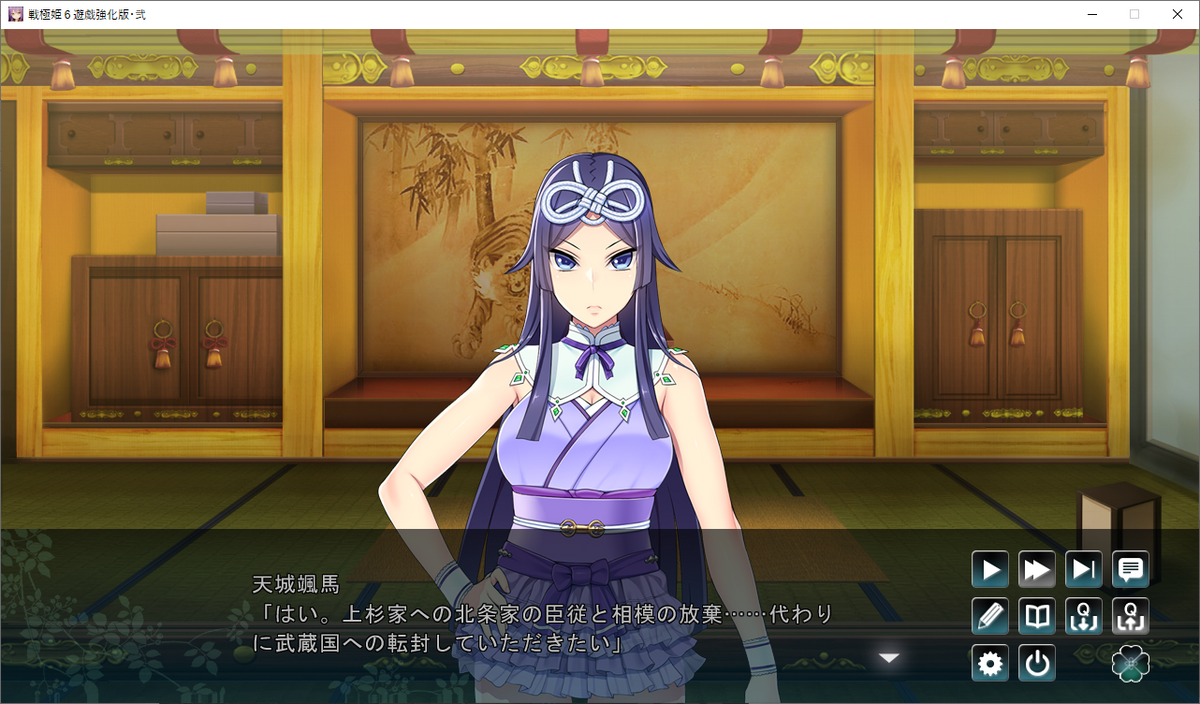Click the power icon to quit
The height and width of the screenshot is (704, 1200).
(1037, 664)
